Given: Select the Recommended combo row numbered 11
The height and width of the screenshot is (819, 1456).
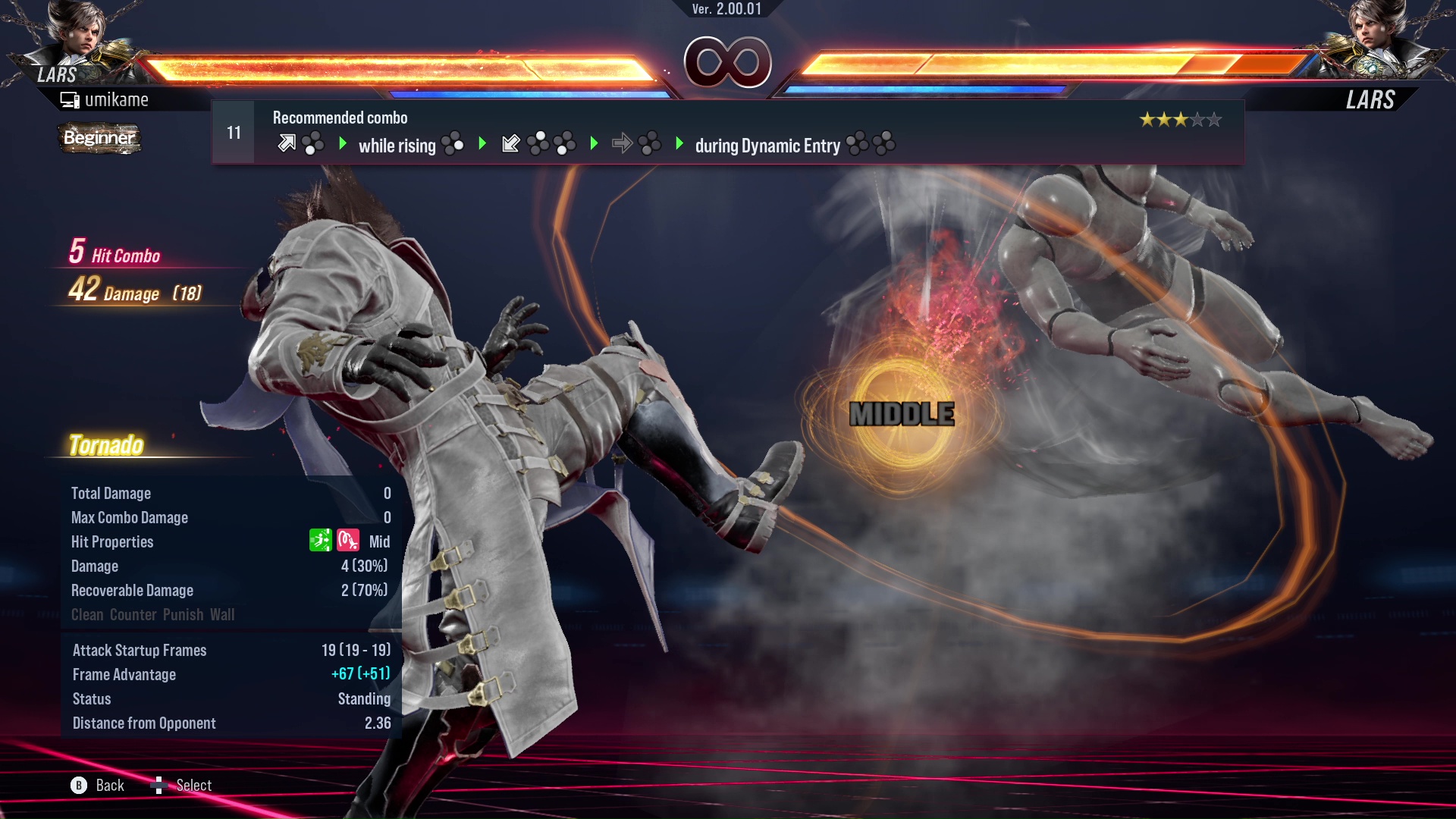Looking at the screenshot, I should (726, 133).
